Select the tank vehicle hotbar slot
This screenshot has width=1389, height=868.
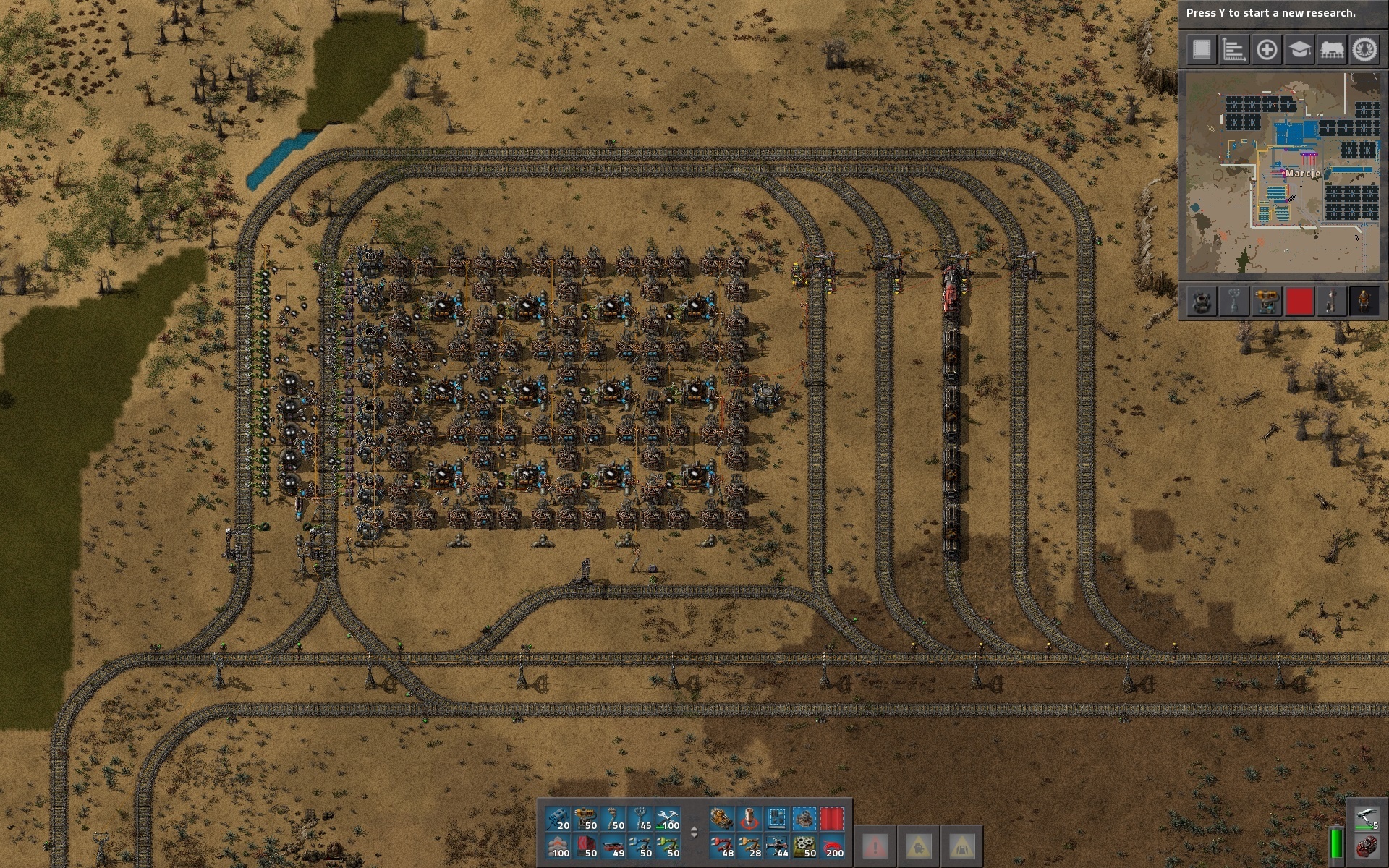coord(722,818)
